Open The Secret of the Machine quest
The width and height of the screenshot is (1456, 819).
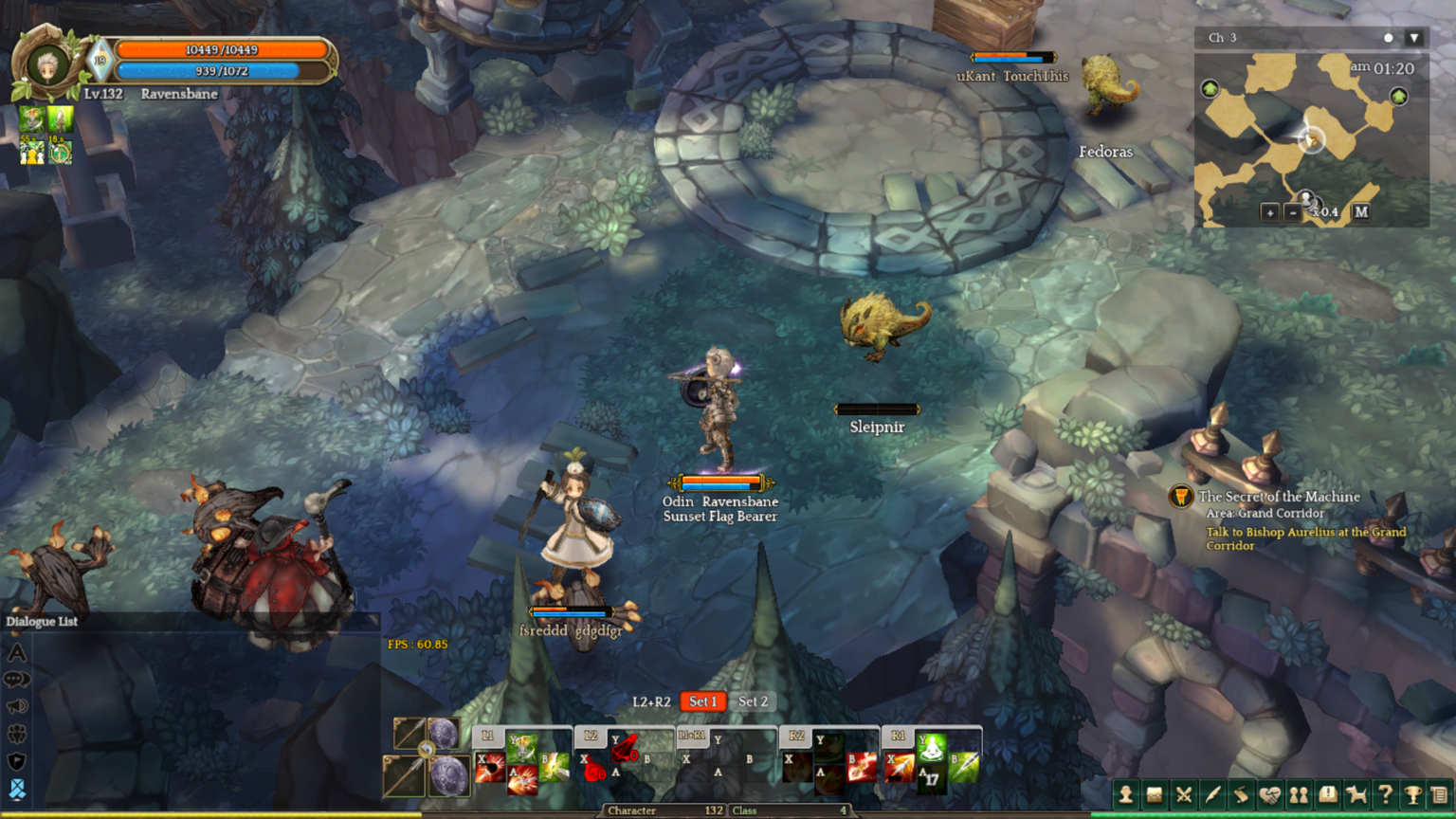[x=1279, y=497]
